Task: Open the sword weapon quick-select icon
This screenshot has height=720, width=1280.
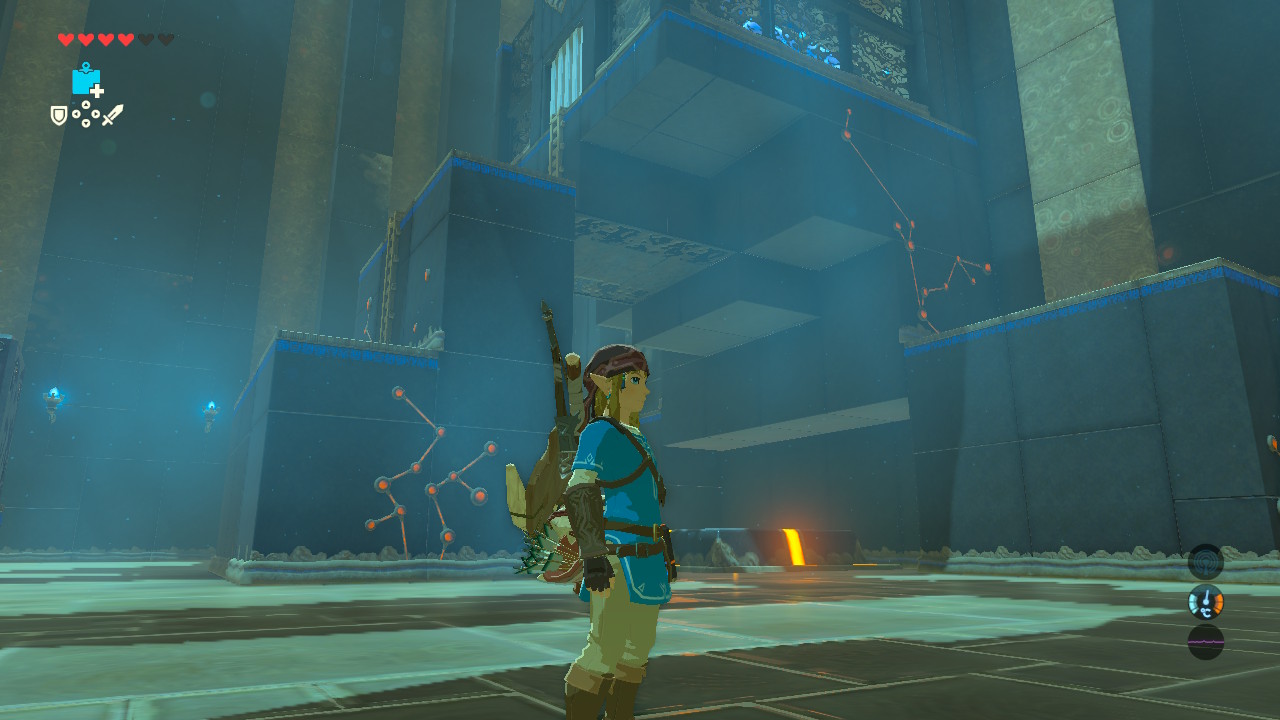Action: (112, 116)
